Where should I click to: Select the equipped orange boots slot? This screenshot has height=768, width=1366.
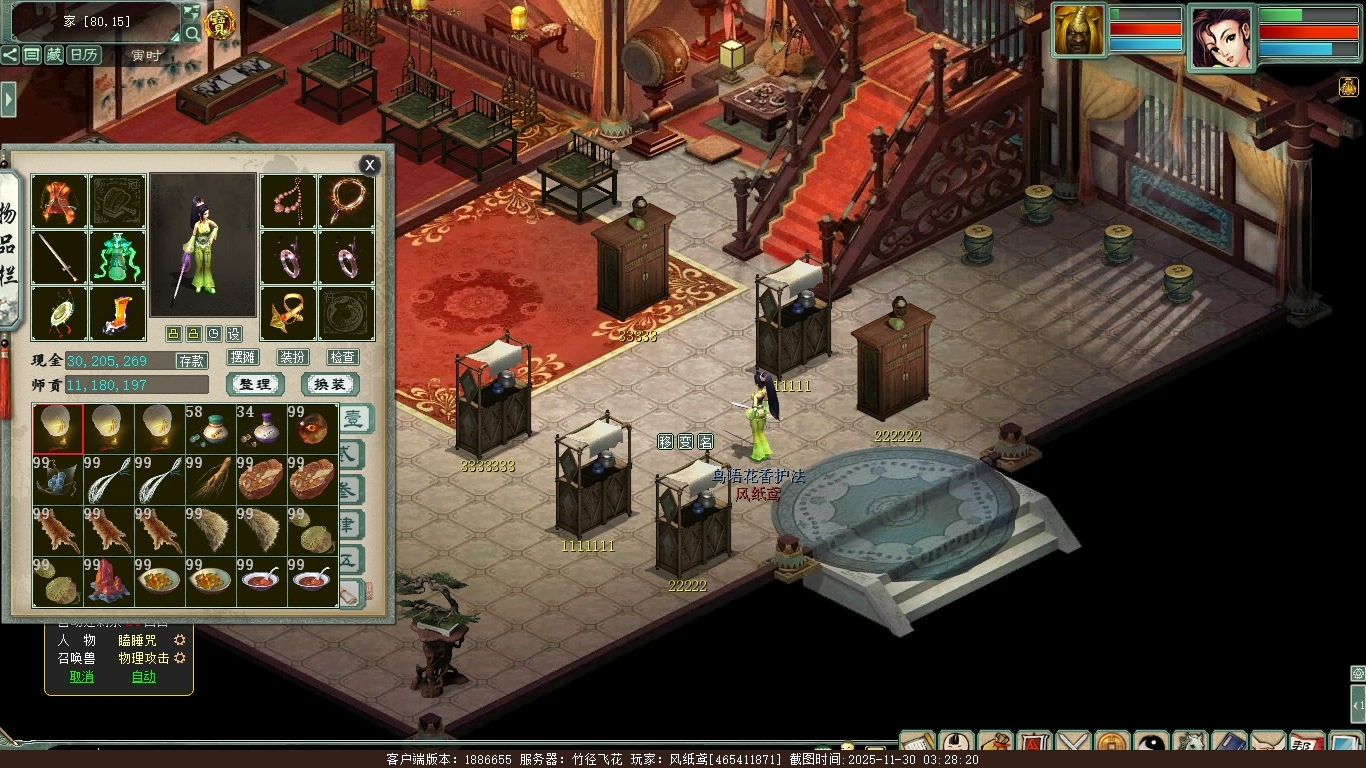click(117, 314)
